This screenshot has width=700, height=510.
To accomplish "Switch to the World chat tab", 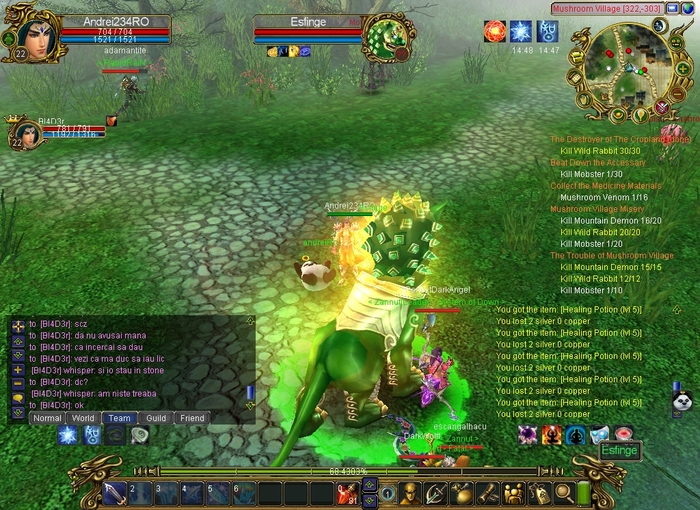I will tap(84, 418).
